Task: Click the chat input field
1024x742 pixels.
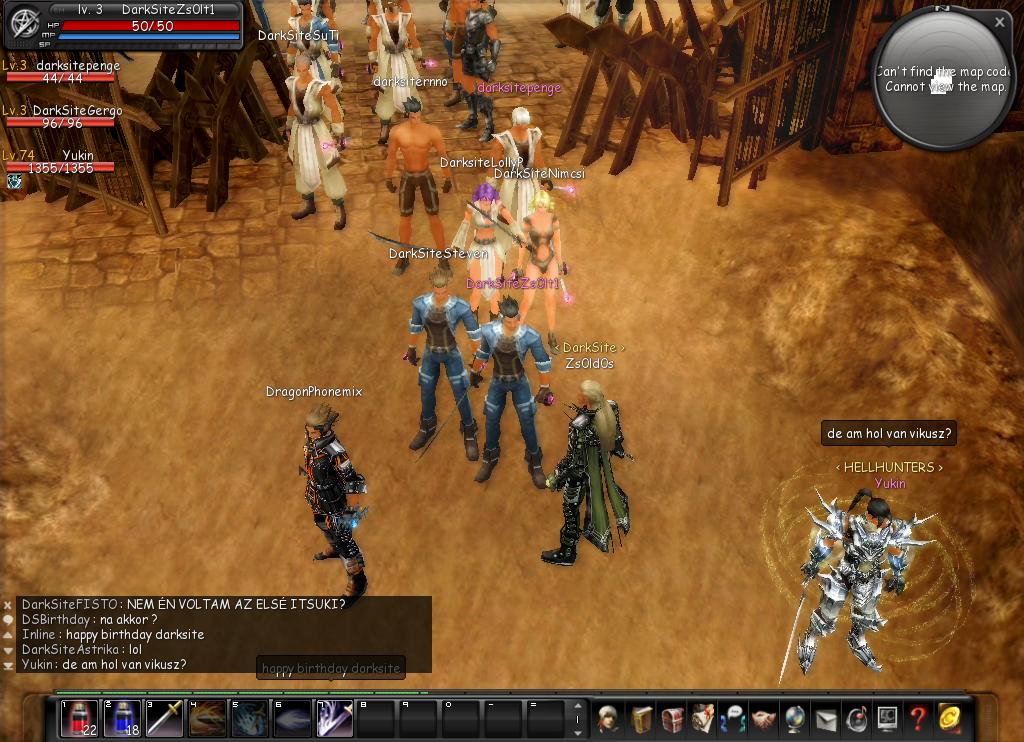Action: point(330,668)
